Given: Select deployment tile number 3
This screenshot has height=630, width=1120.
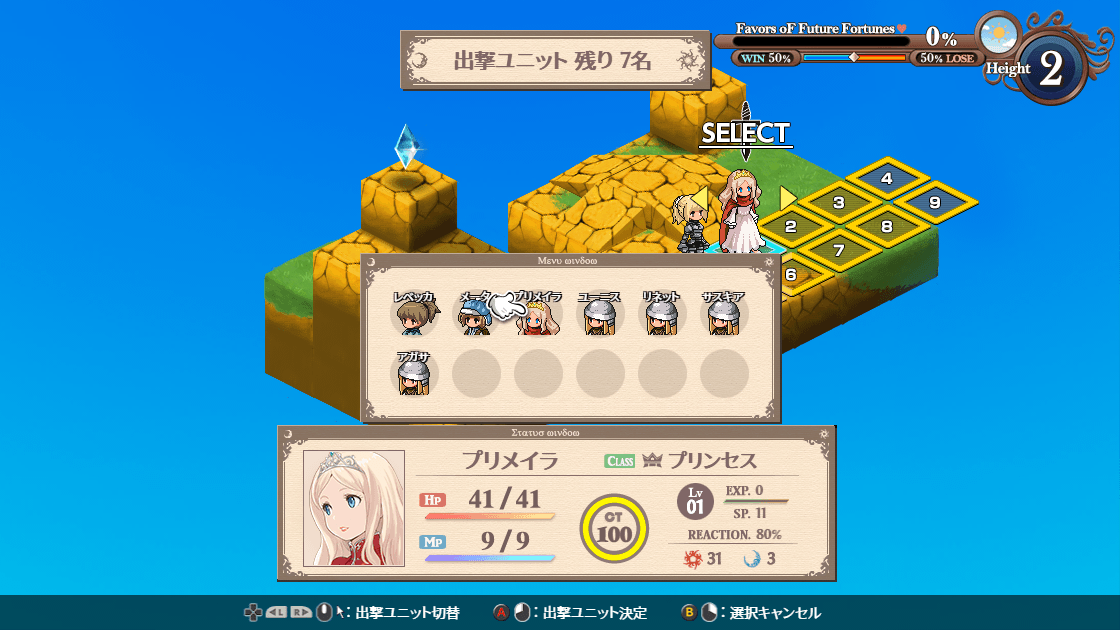Looking at the screenshot, I should [839, 203].
